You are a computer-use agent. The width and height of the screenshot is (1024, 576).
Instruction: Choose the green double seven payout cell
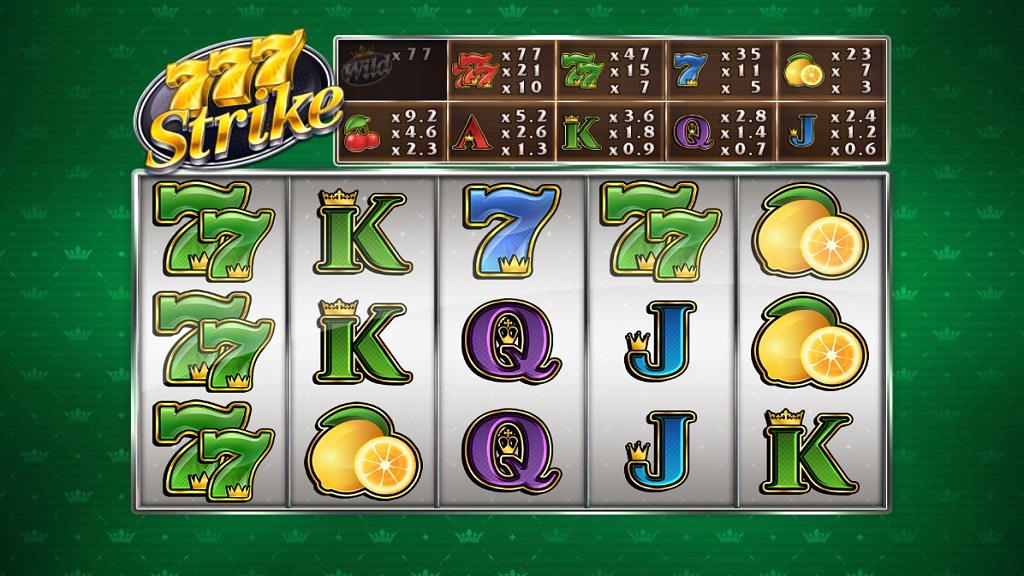click(611, 70)
